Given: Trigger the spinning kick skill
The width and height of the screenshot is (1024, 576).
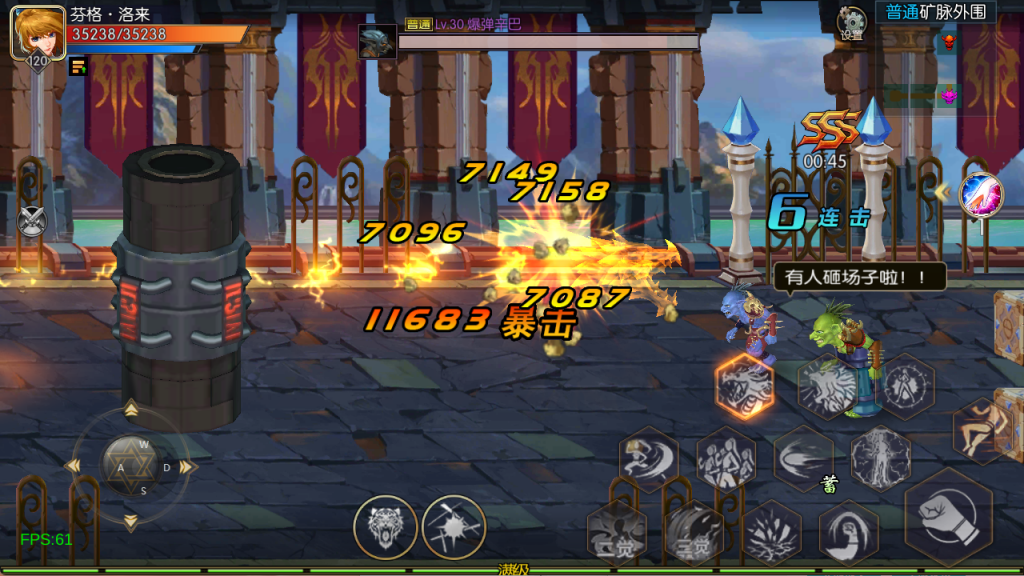Looking at the screenshot, I should tap(648, 459).
